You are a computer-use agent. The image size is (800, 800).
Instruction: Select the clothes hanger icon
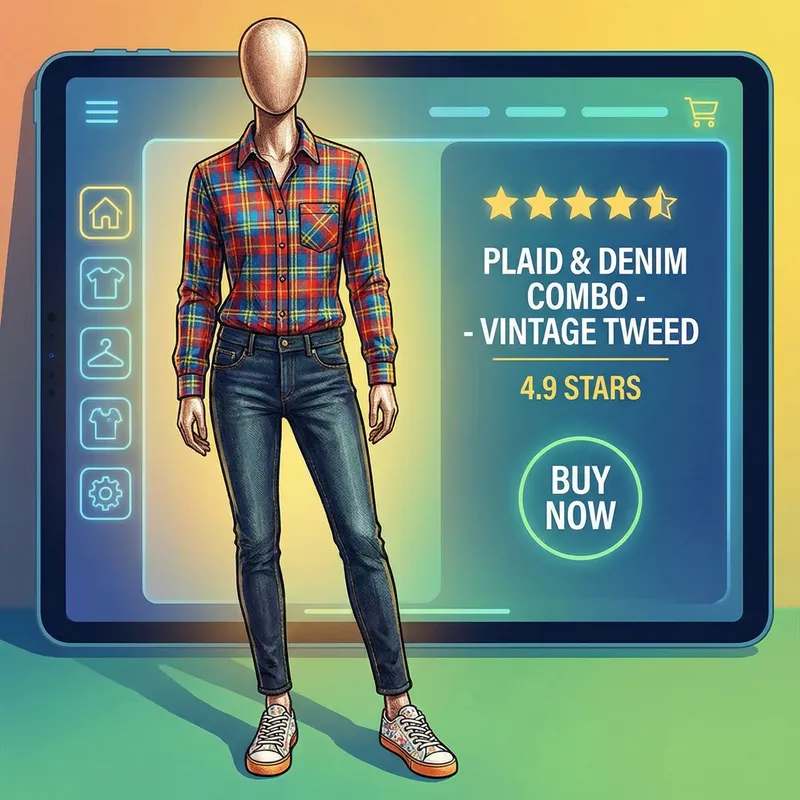[103, 352]
